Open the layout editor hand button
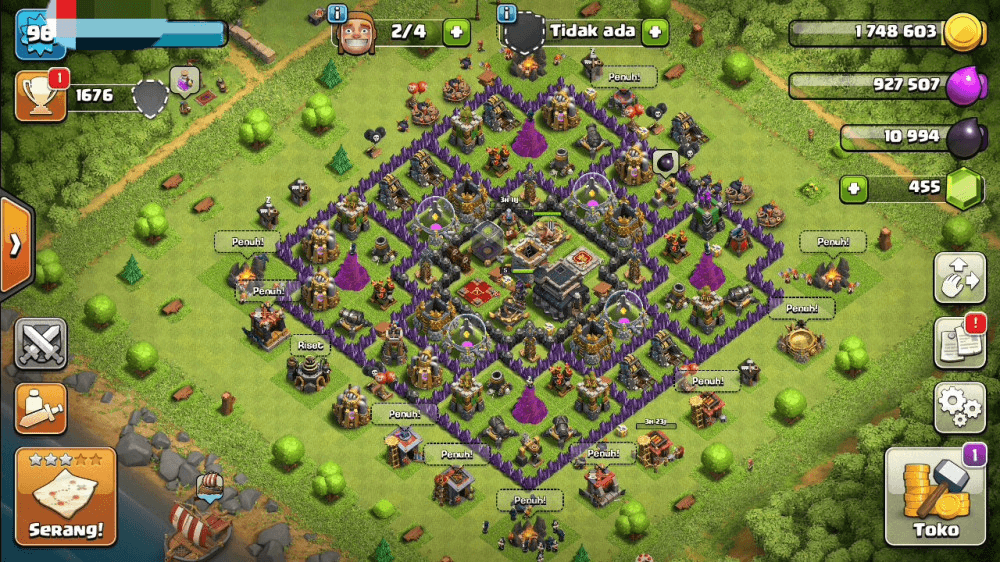The height and width of the screenshot is (562, 1000). (x=960, y=278)
